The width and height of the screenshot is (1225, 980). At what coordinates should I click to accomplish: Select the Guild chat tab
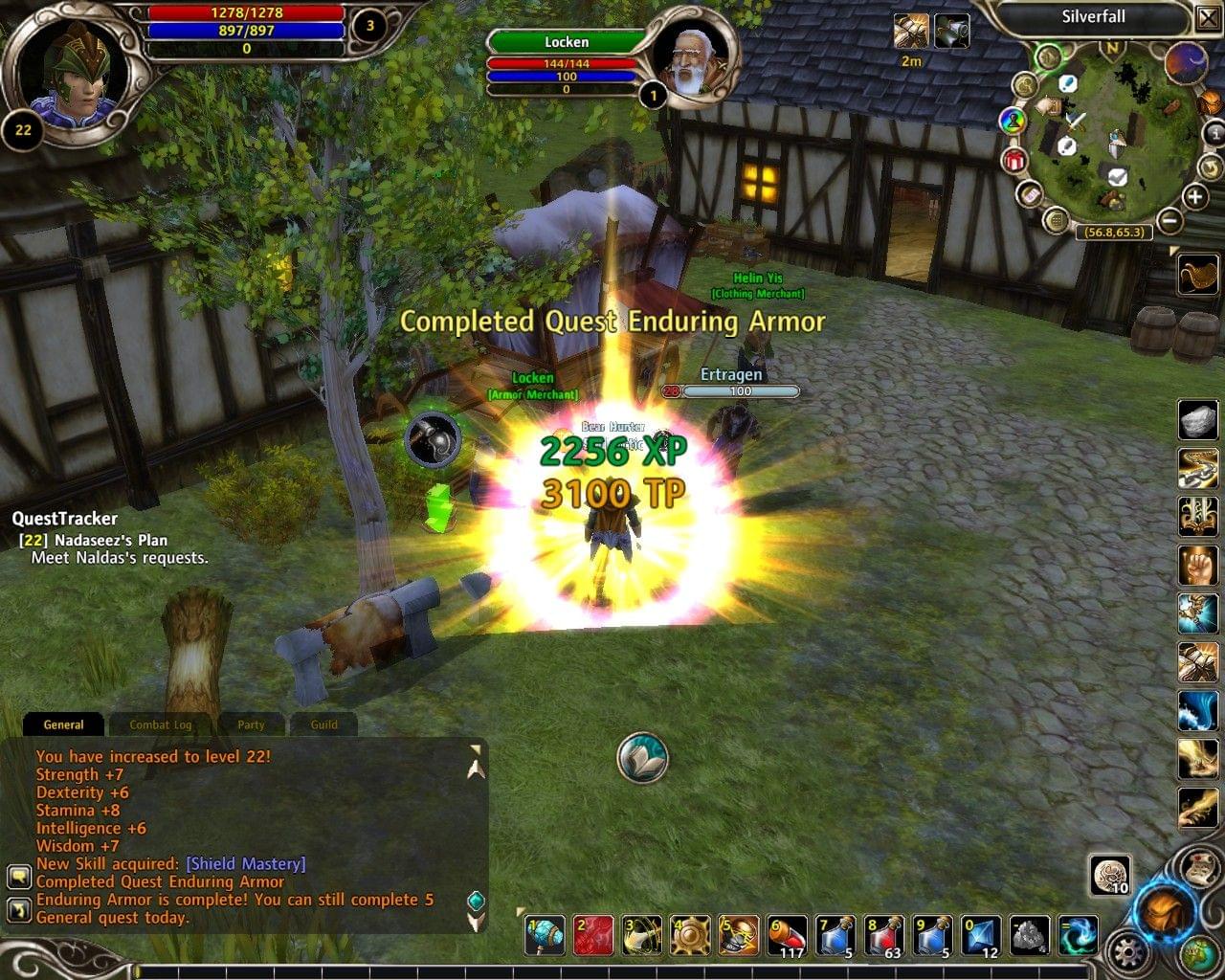pos(323,724)
